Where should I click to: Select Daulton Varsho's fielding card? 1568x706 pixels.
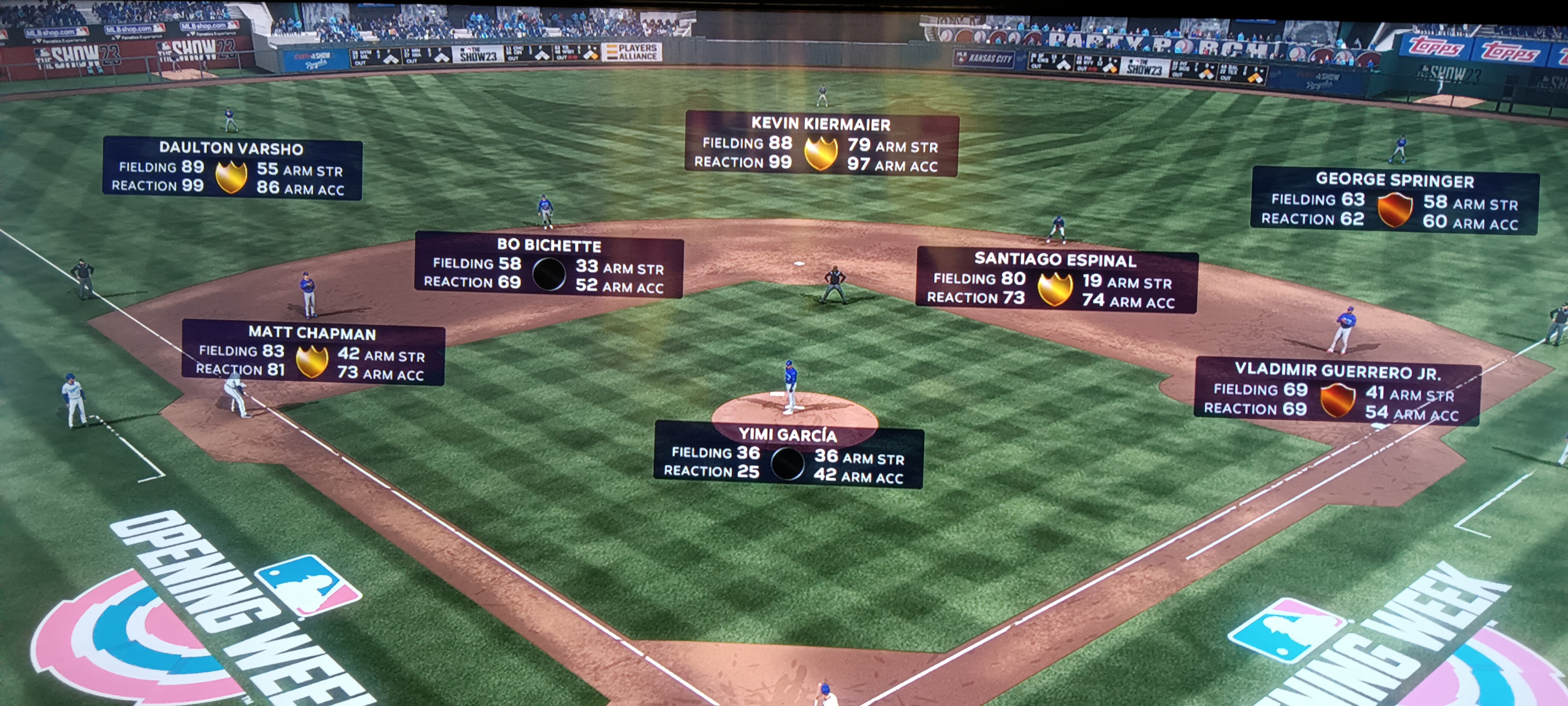(232, 169)
